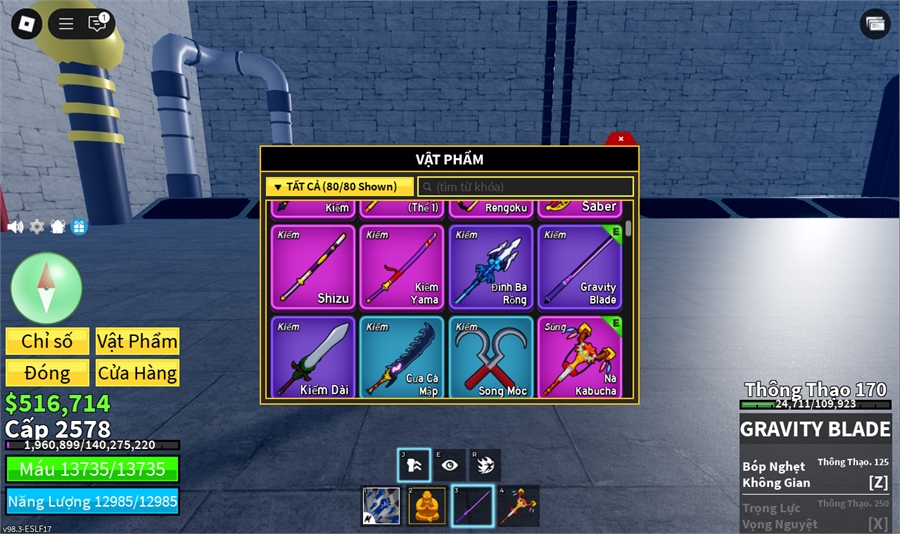
Task: Select the Gravity Blade inventory slot
Action: tap(579, 267)
